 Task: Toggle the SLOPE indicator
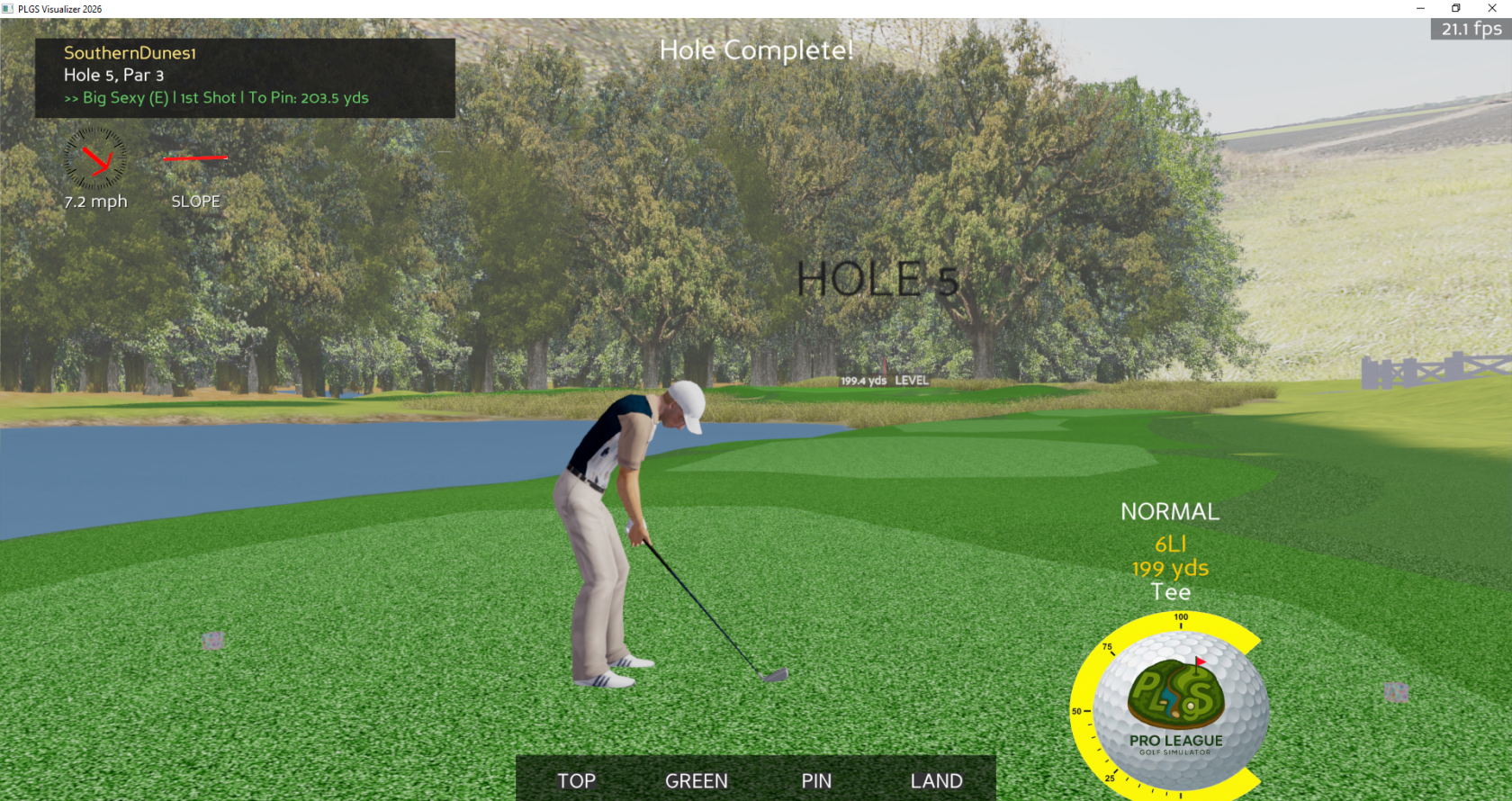195,201
